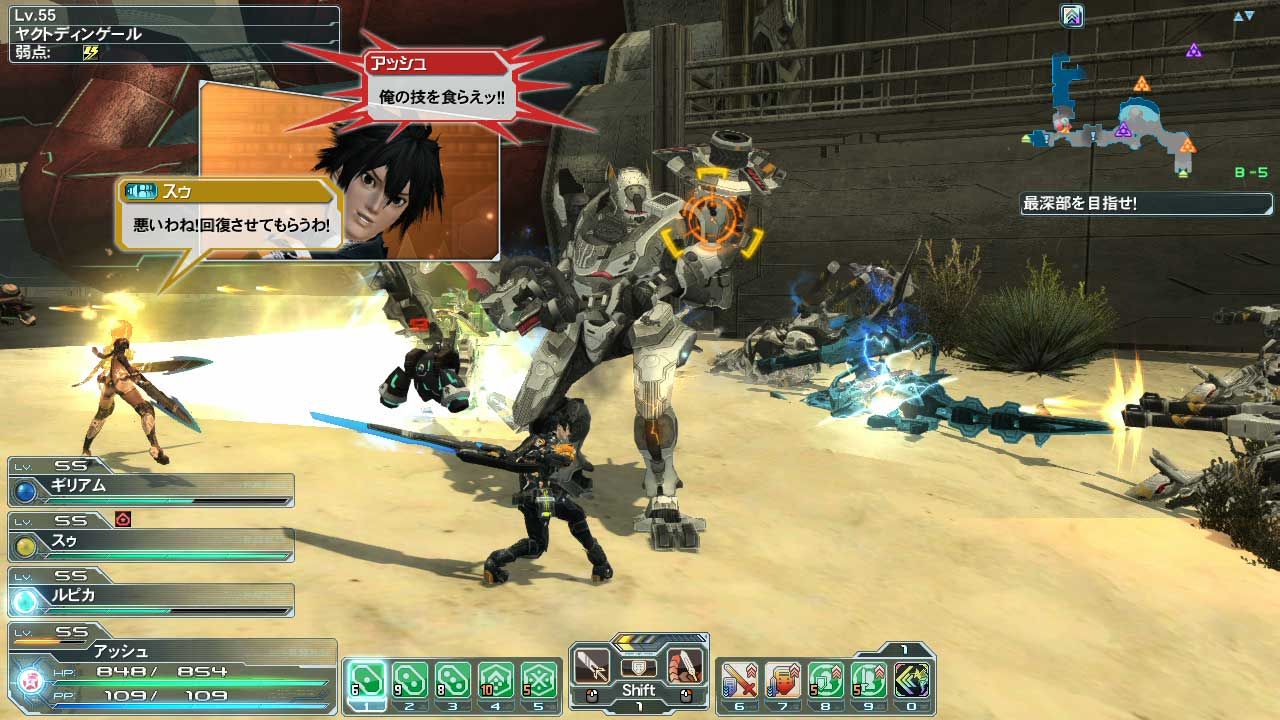Activate the photon blast icon in slot 0
Image resolution: width=1280 pixels, height=720 pixels.
click(x=911, y=678)
